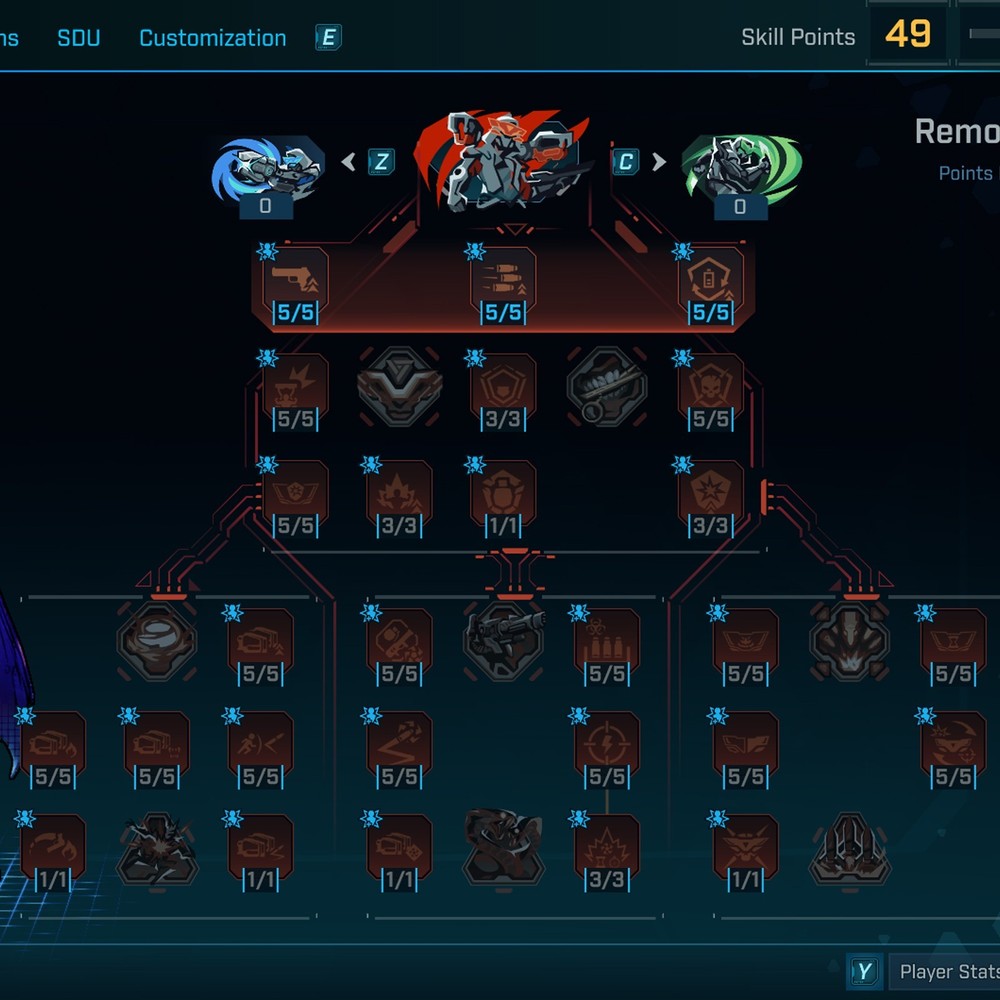This screenshot has height=1000, width=1000.
Task: Open the Player Stats panel
Action: point(940,971)
